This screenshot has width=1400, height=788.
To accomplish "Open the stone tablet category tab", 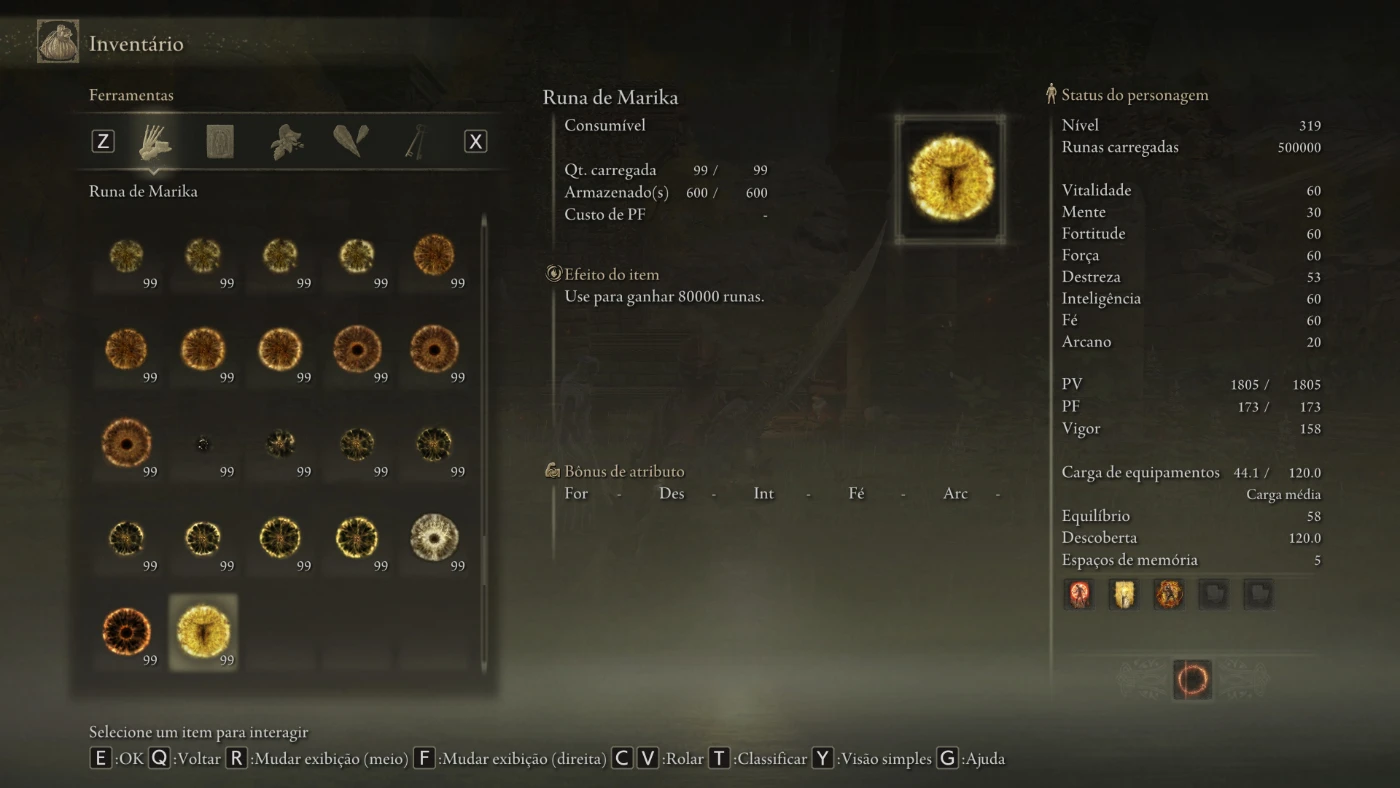I will coord(220,142).
